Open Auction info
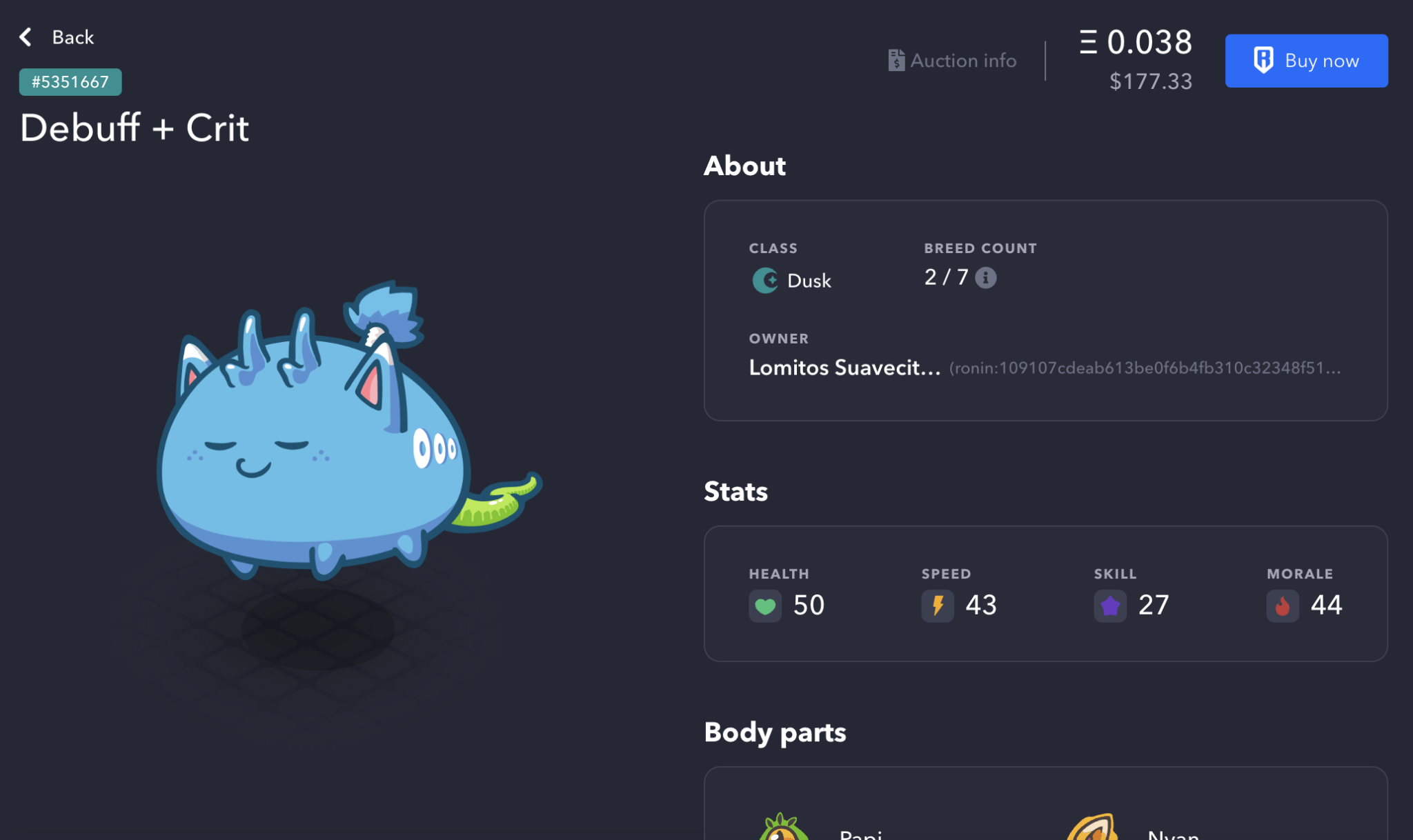Screen dimensions: 1413x840 (x=952, y=61)
